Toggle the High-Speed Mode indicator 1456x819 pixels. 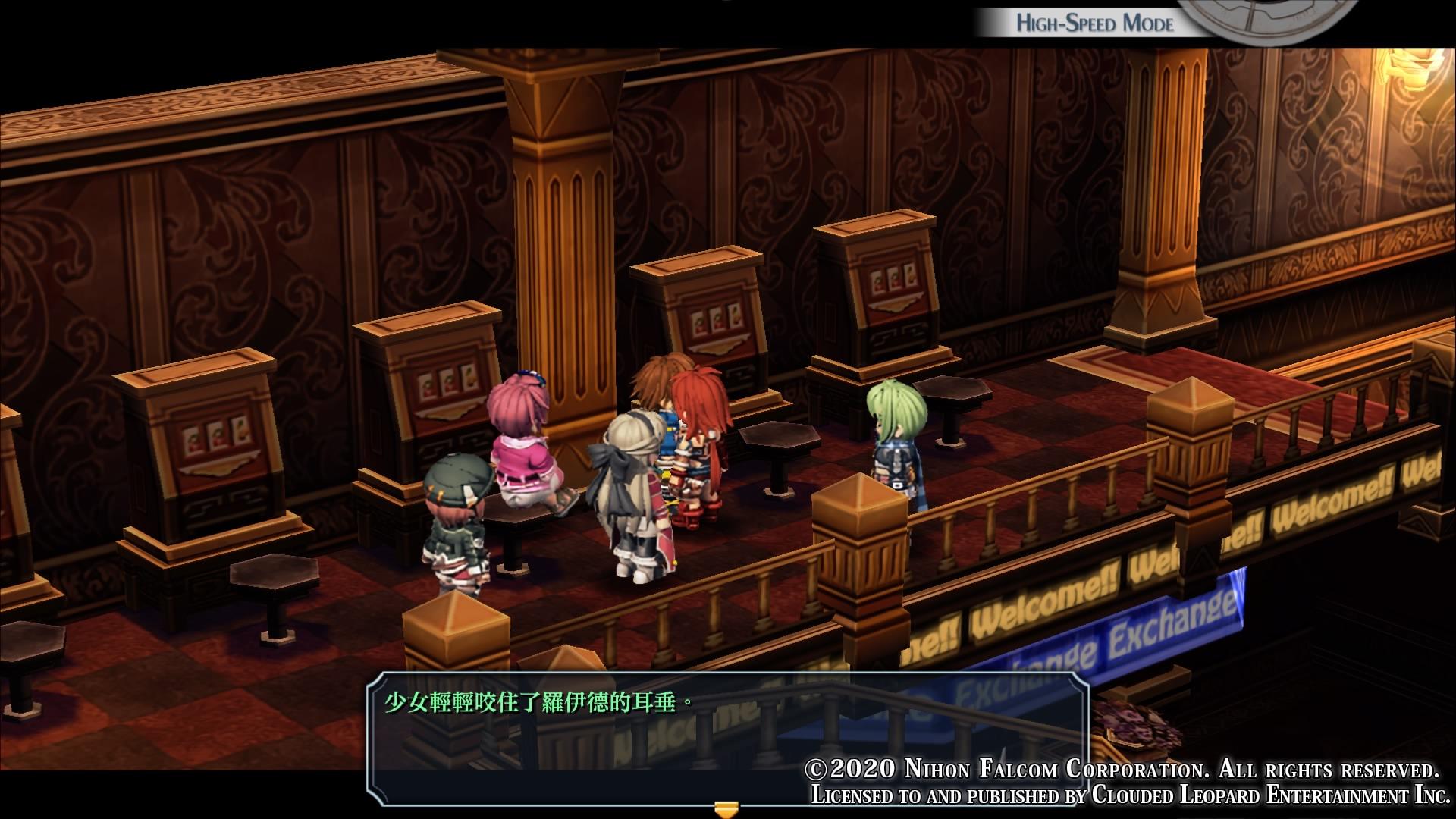(1094, 23)
